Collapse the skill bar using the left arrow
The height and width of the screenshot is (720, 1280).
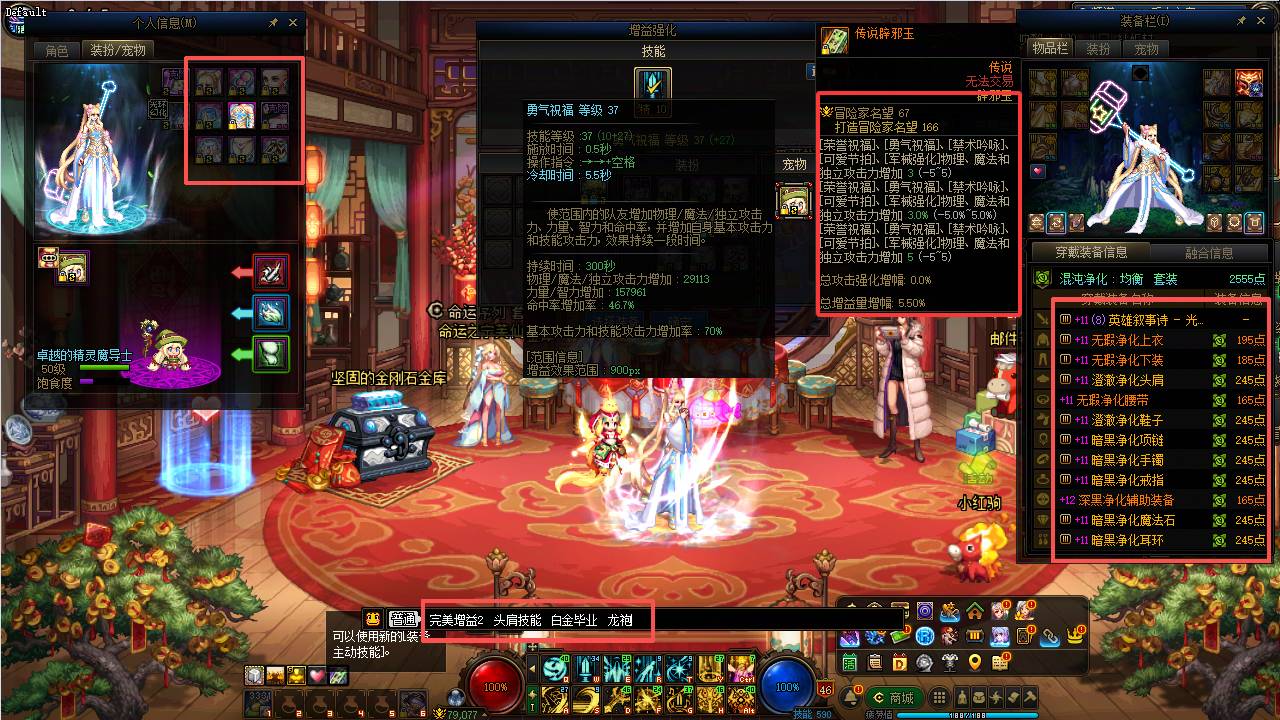tap(533, 668)
